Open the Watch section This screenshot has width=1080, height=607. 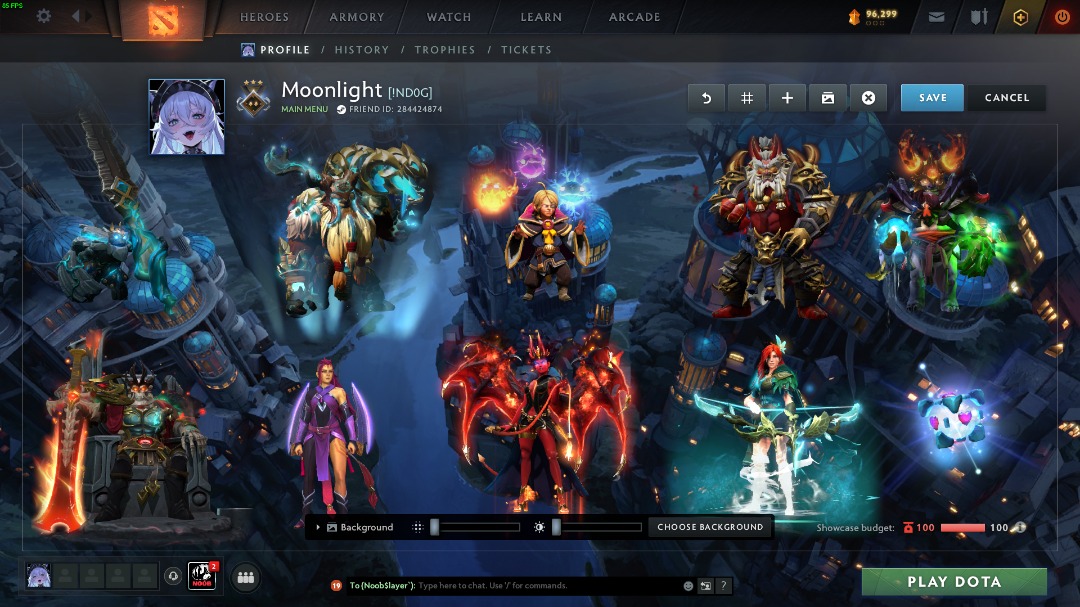(449, 17)
